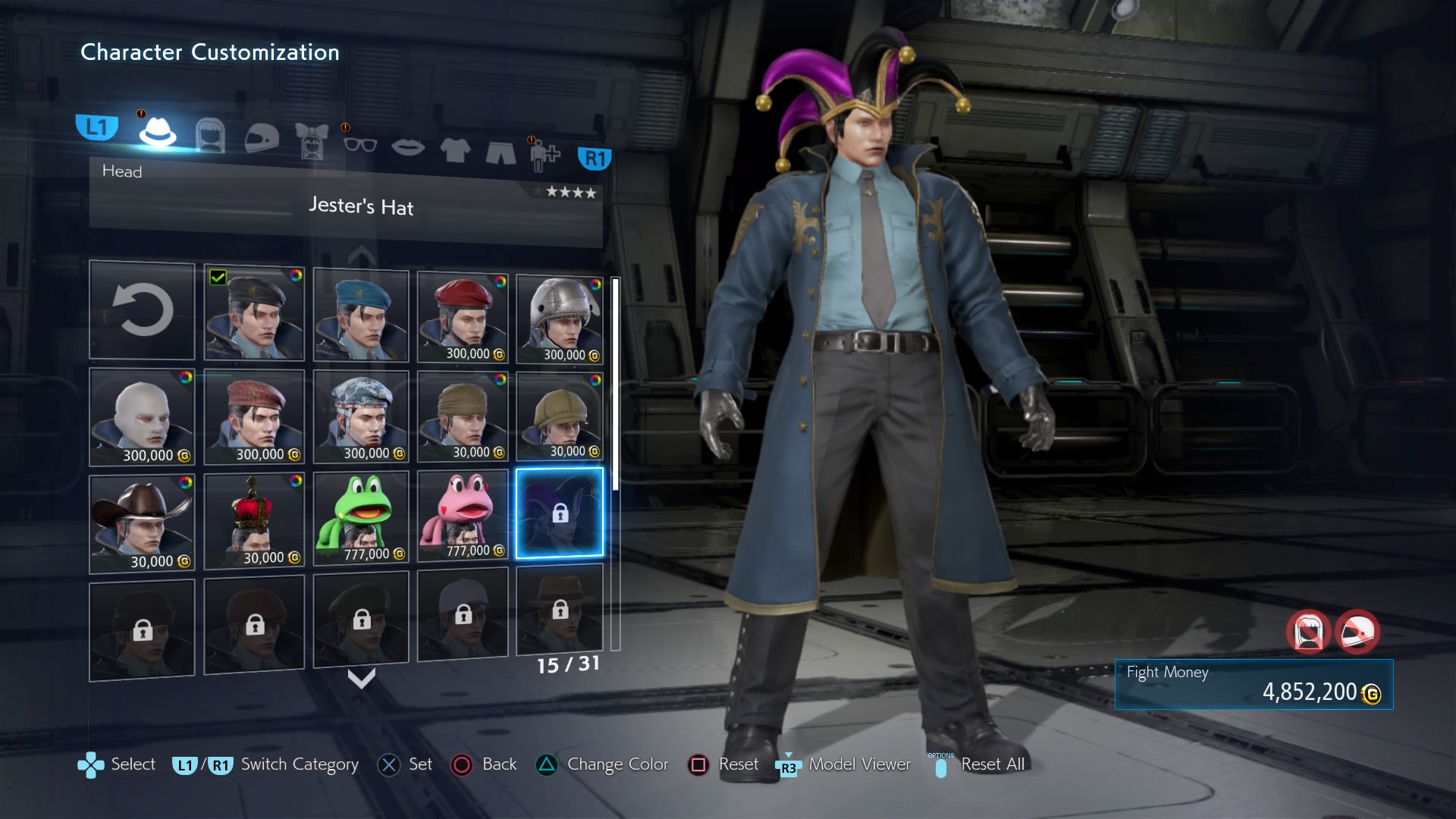Click the L1 switch category tab
Image resolution: width=1456 pixels, height=819 pixels.
(97, 127)
